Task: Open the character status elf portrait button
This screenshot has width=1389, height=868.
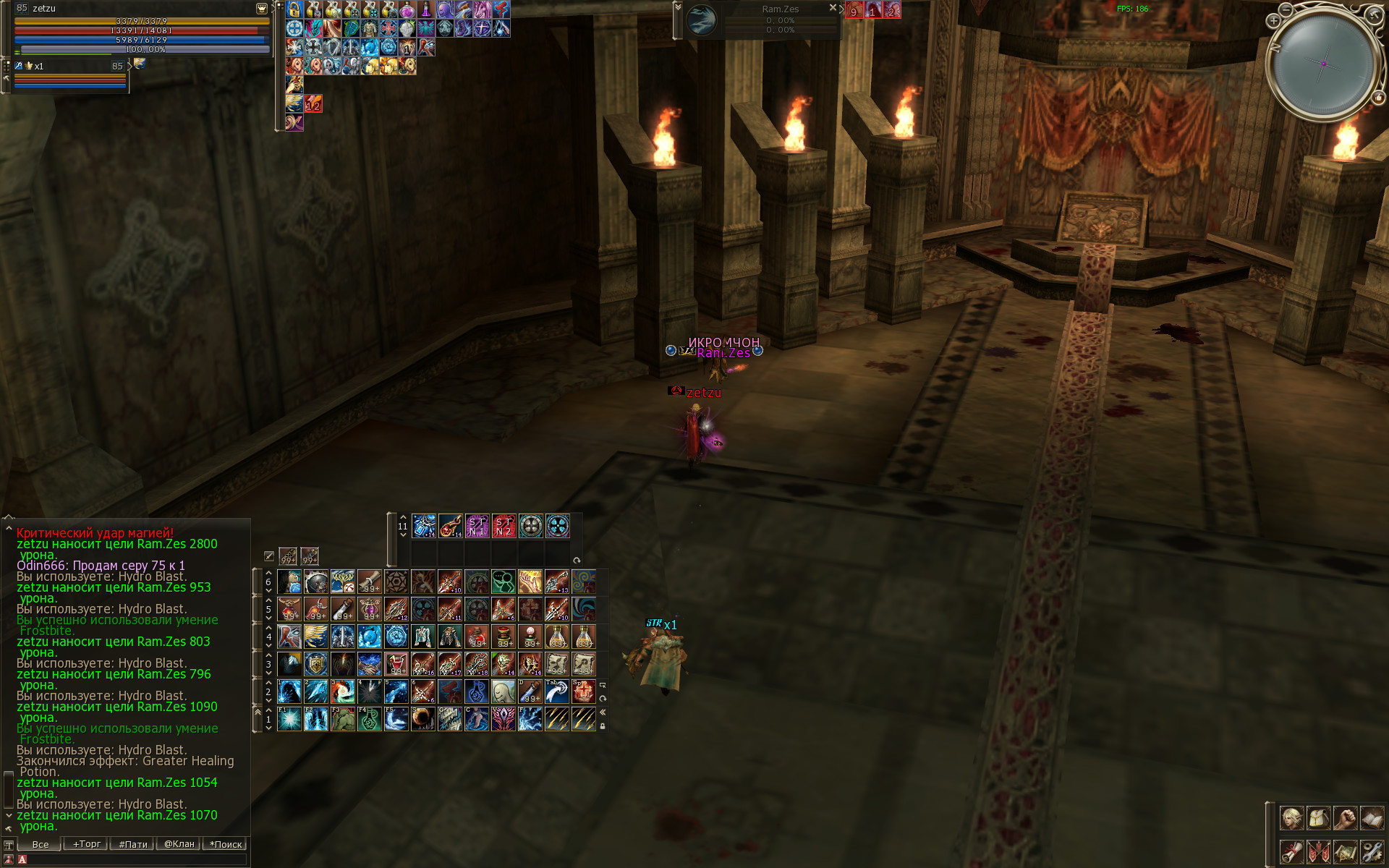Action: [1291, 818]
